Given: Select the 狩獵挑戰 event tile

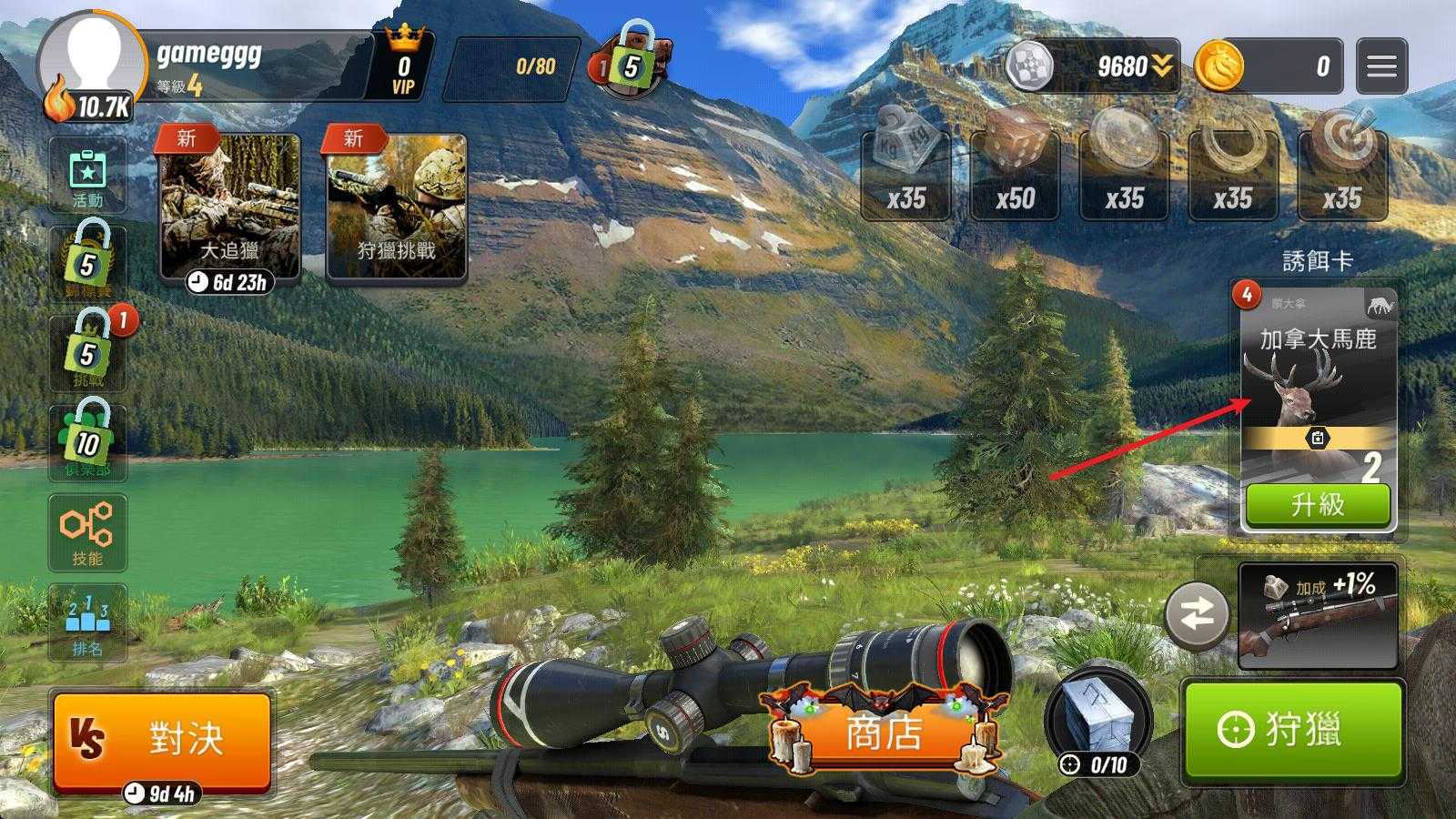Looking at the screenshot, I should click(397, 207).
